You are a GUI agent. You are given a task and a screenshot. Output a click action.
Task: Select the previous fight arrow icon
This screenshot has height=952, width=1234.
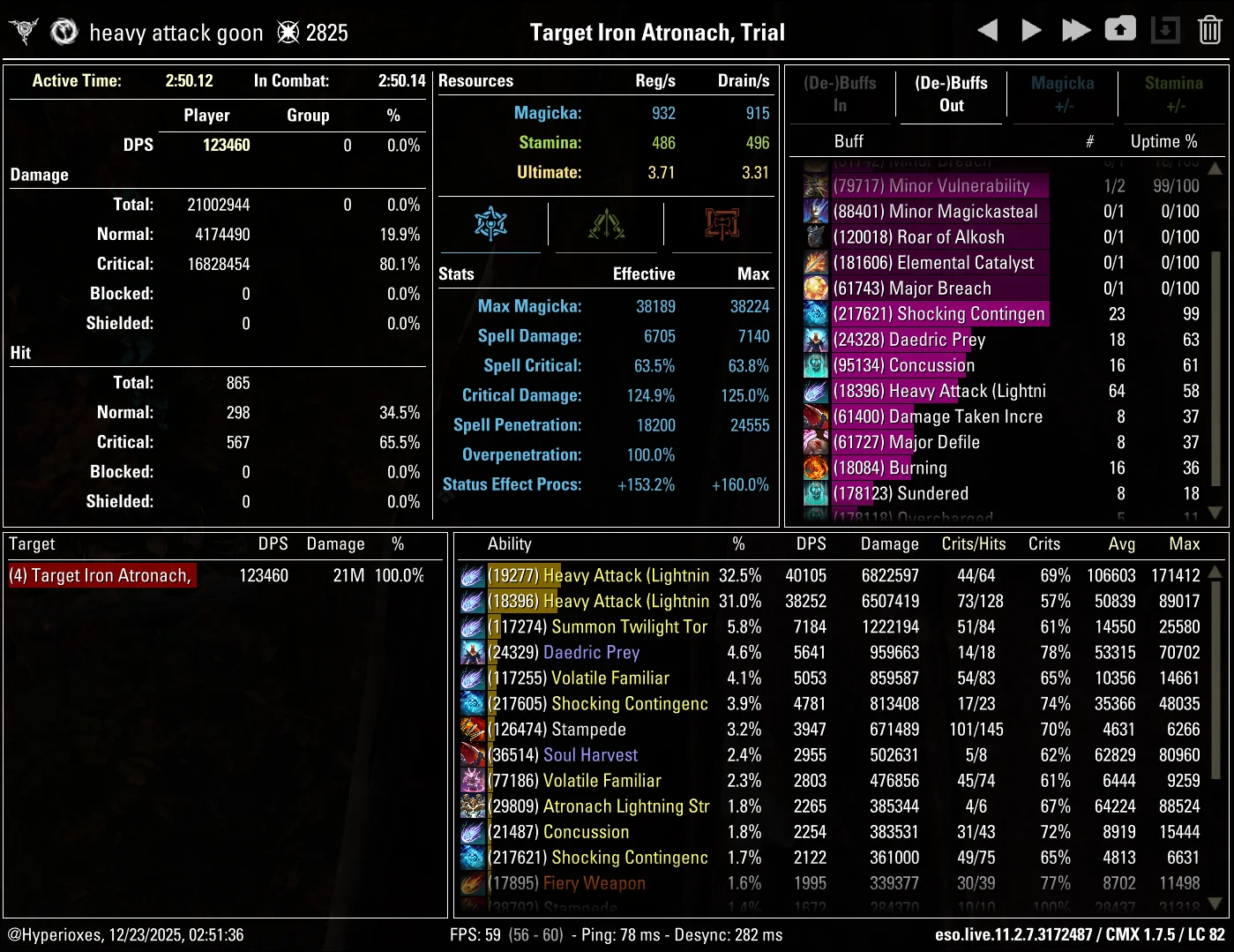coord(987,29)
